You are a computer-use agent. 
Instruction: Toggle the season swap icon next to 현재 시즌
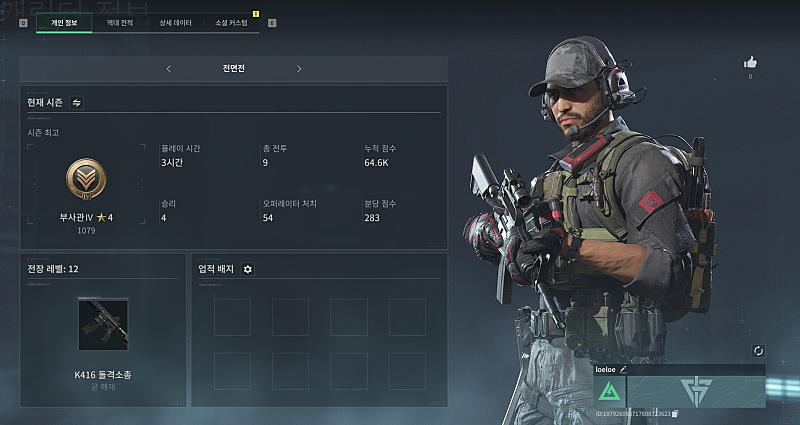(x=77, y=102)
